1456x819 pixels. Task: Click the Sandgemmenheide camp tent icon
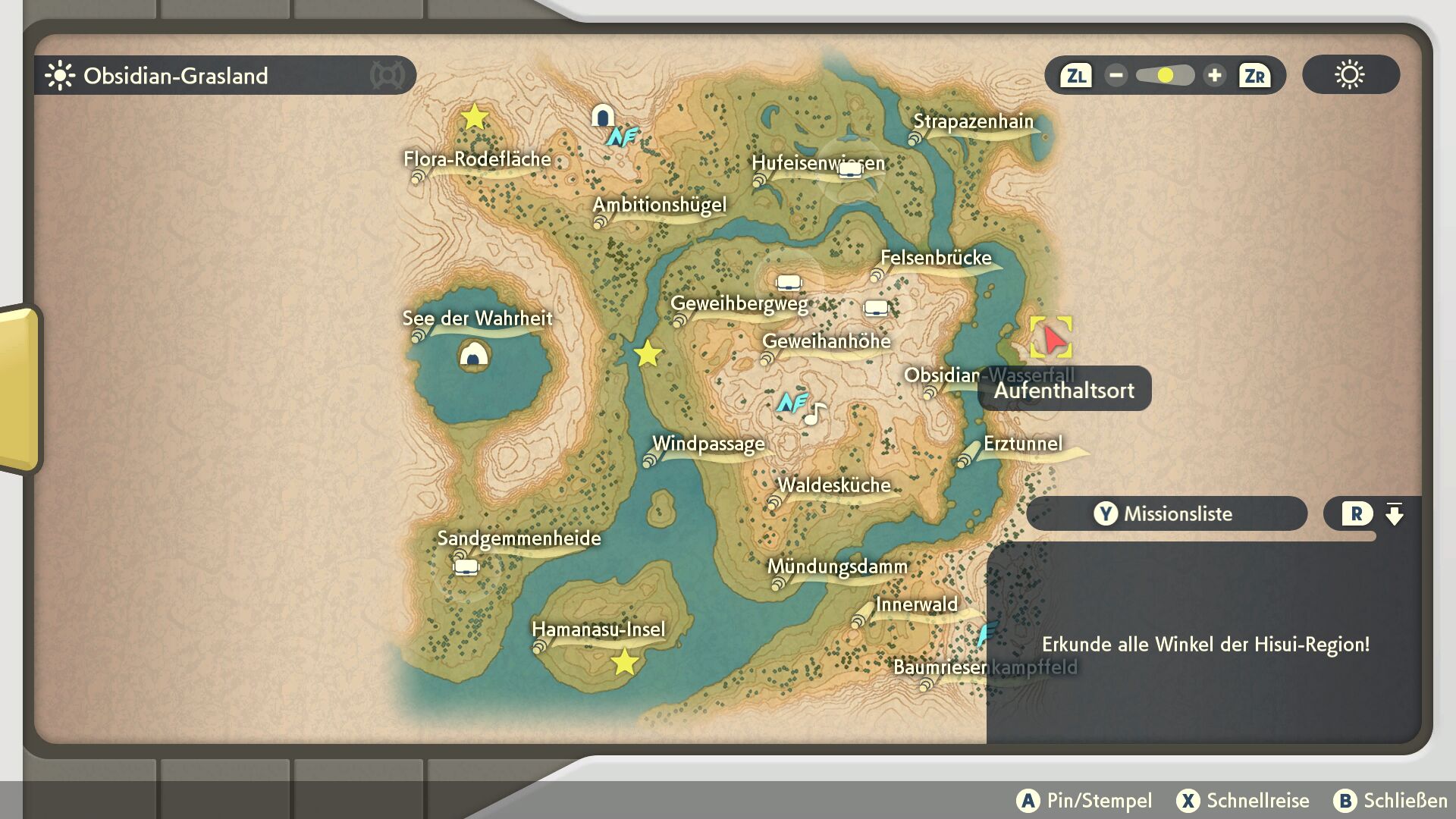click(466, 566)
